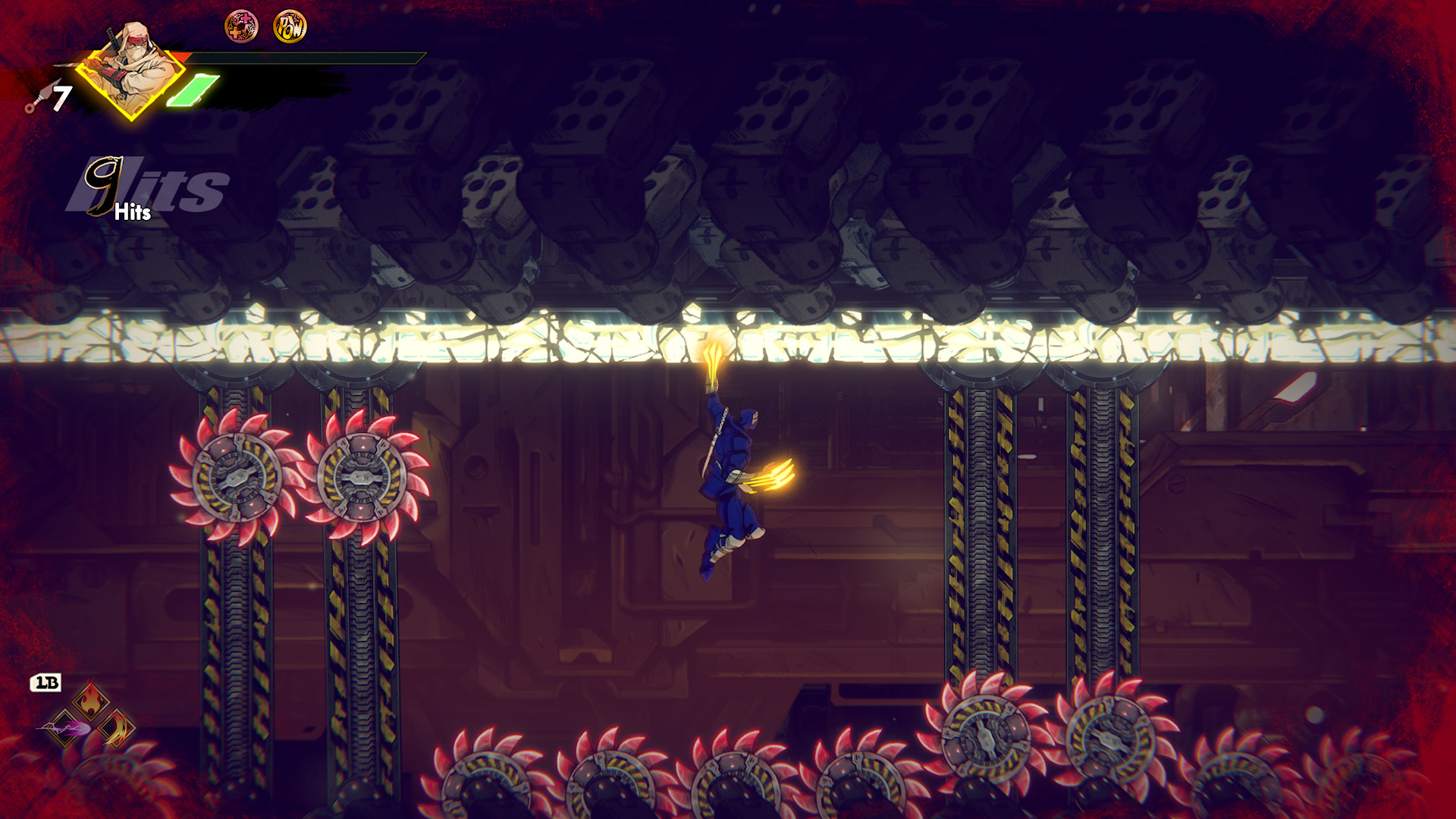
Task: Select the pink health cross amulet icon
Action: pos(241,27)
